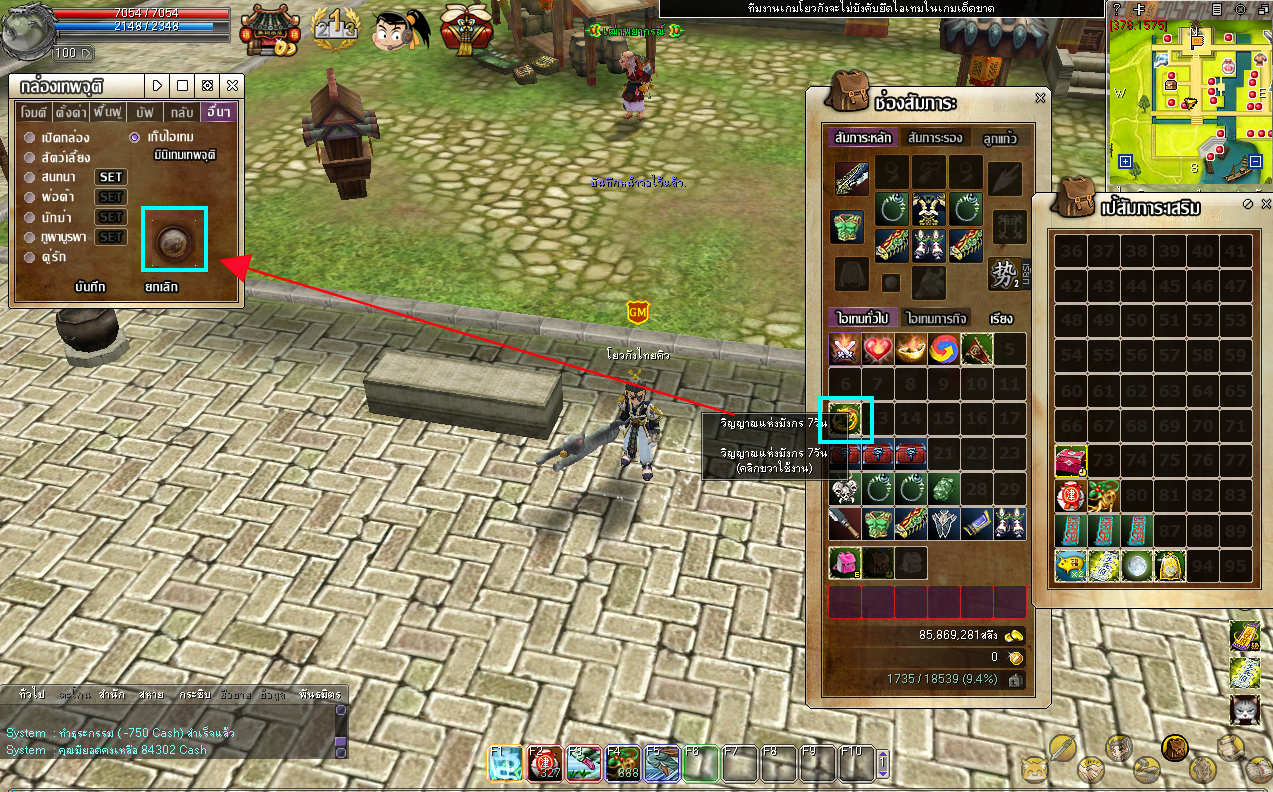Enable the สัตว์เลี้ยง option
This screenshot has height=792, width=1273.
tap(30, 157)
